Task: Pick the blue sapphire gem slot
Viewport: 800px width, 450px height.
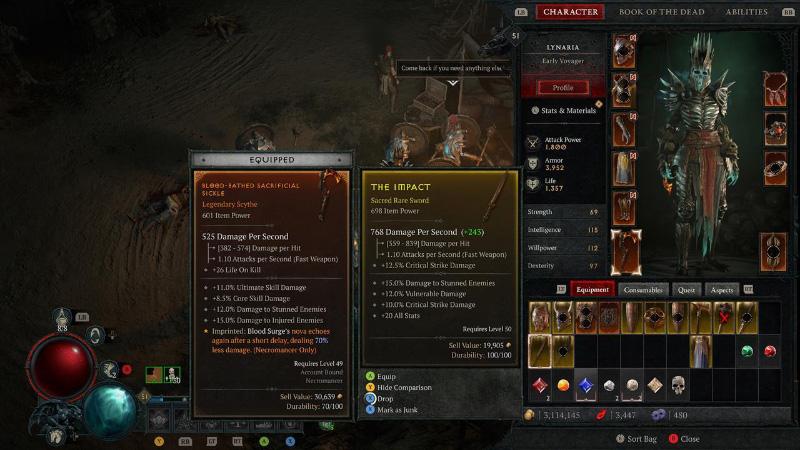Action: pyautogui.click(x=585, y=384)
